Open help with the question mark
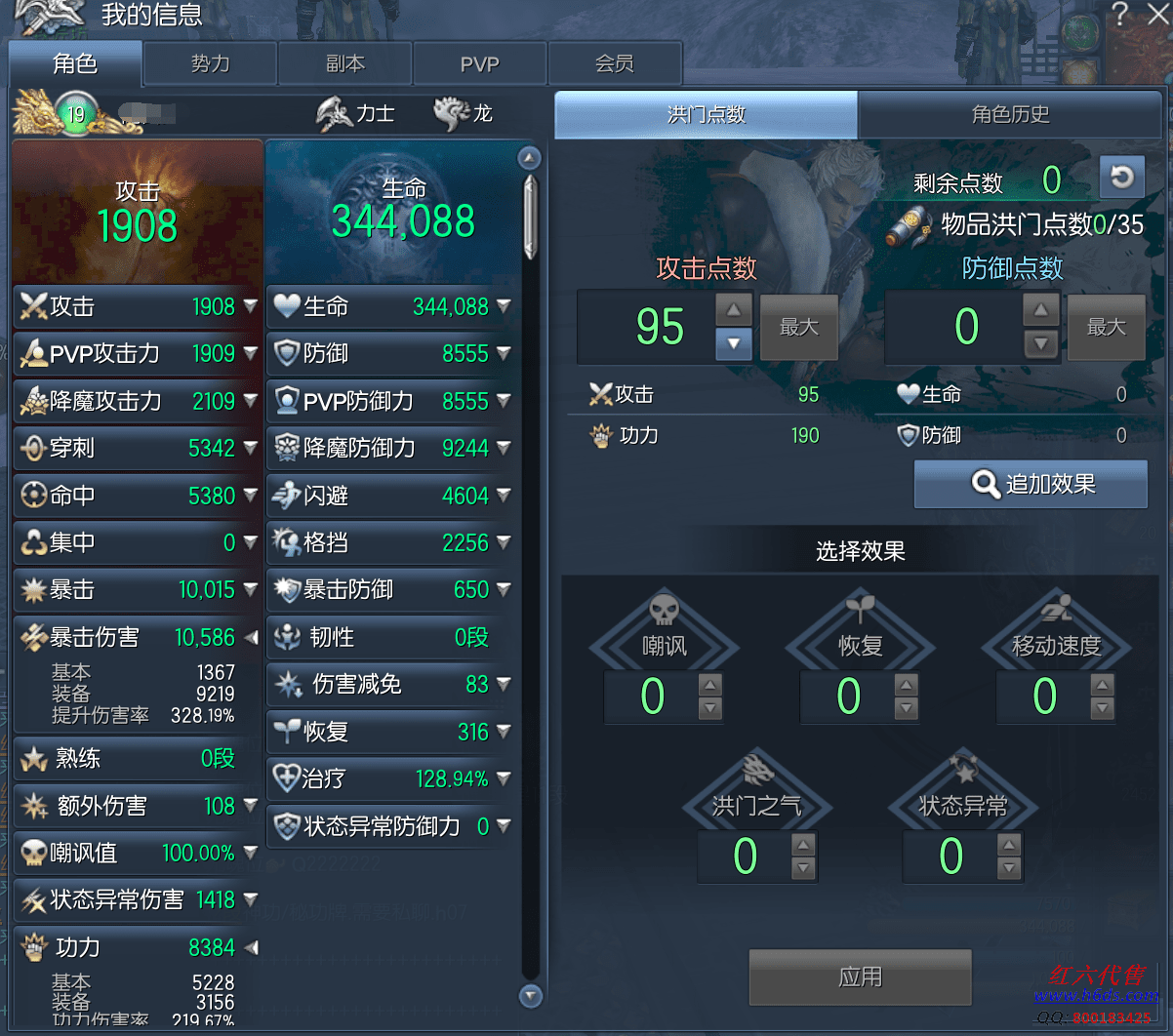Screen dimensions: 1173x1036 tap(1119, 14)
